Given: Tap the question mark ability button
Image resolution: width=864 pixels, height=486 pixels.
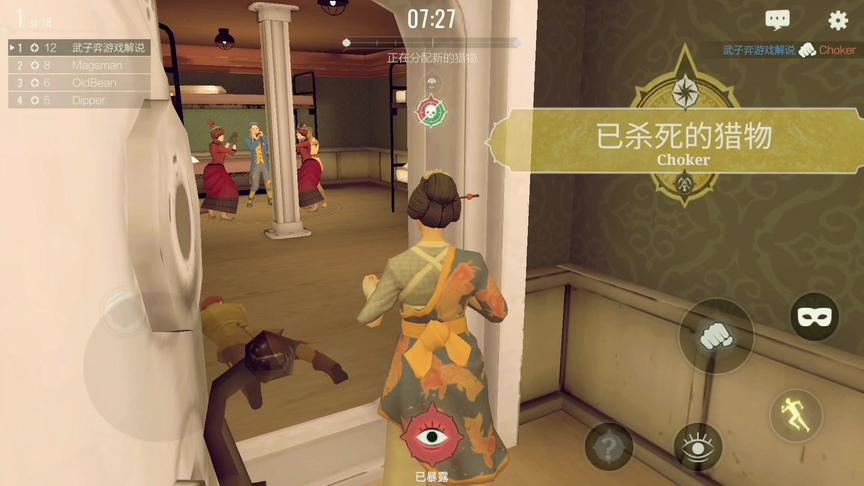Looking at the screenshot, I should (x=609, y=445).
